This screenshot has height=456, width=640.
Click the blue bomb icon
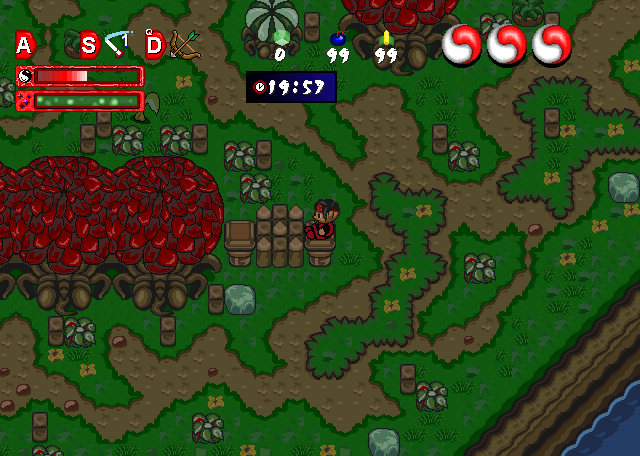click(x=337, y=39)
